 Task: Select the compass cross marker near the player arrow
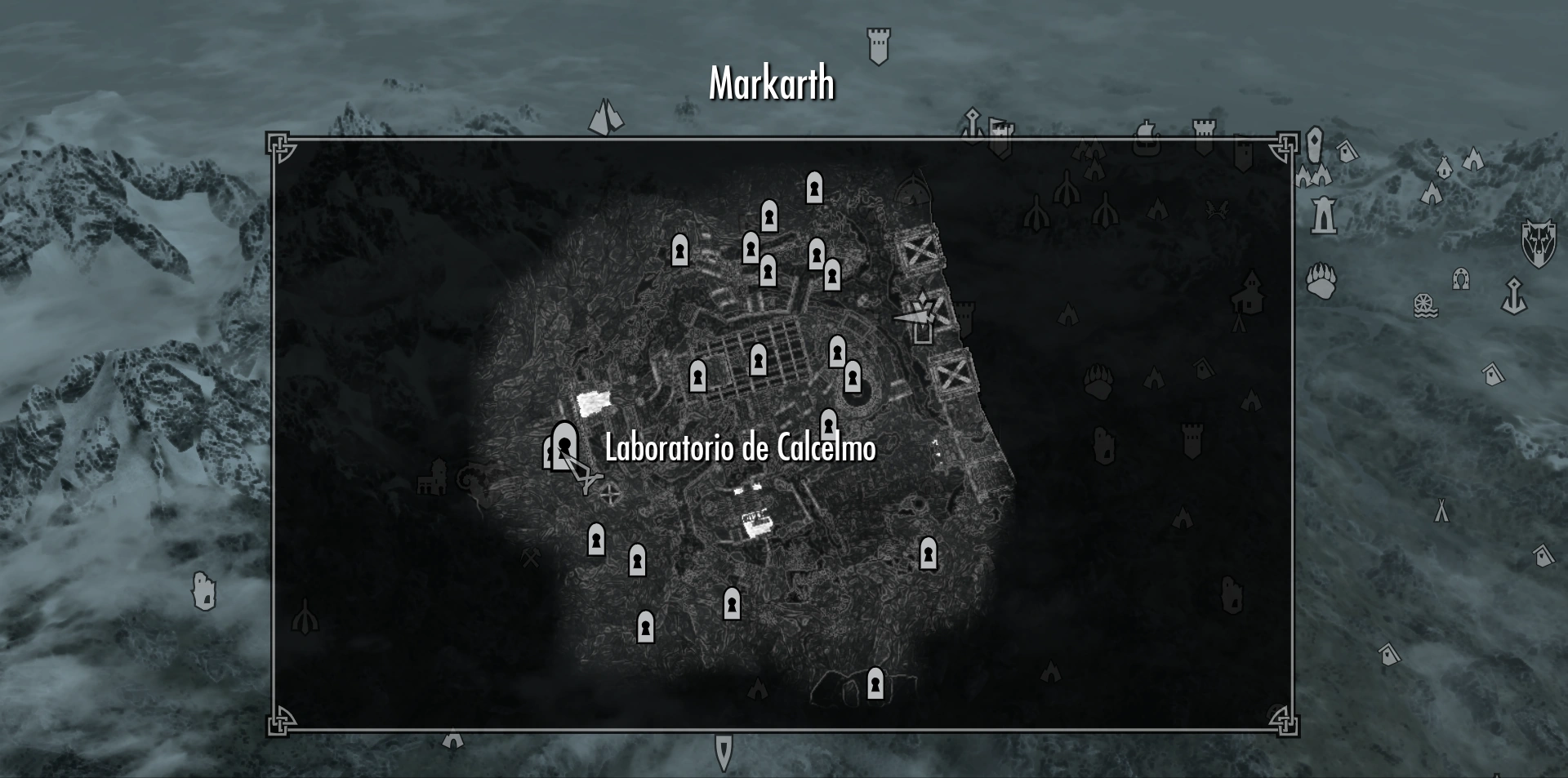611,494
